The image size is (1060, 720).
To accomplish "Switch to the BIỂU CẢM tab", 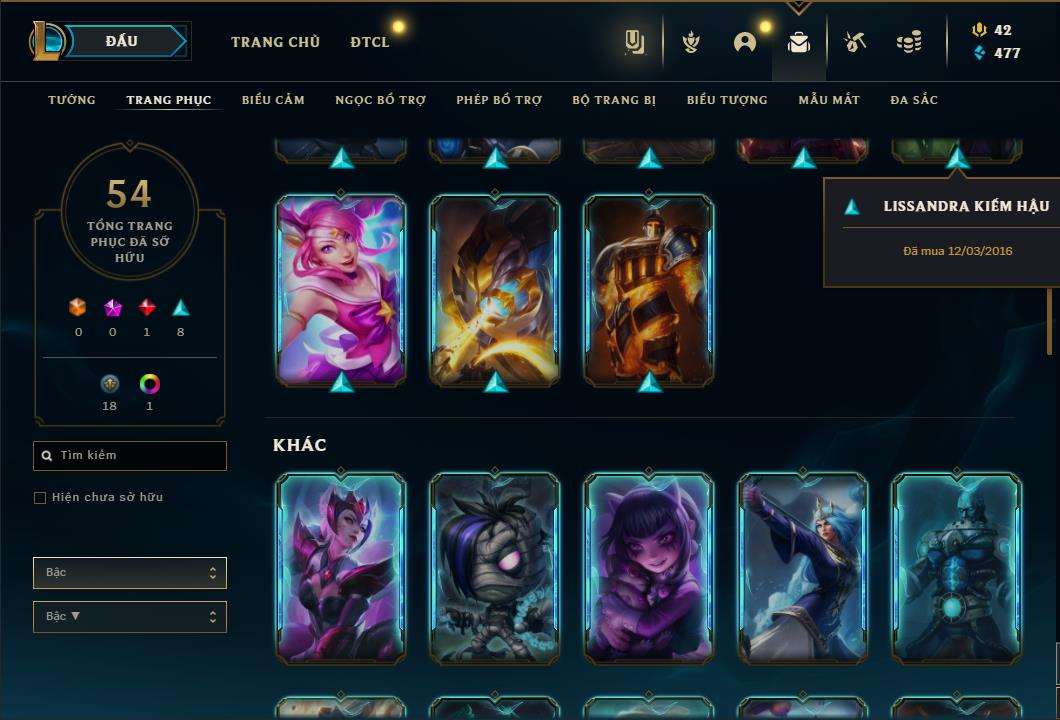I will pos(273,100).
